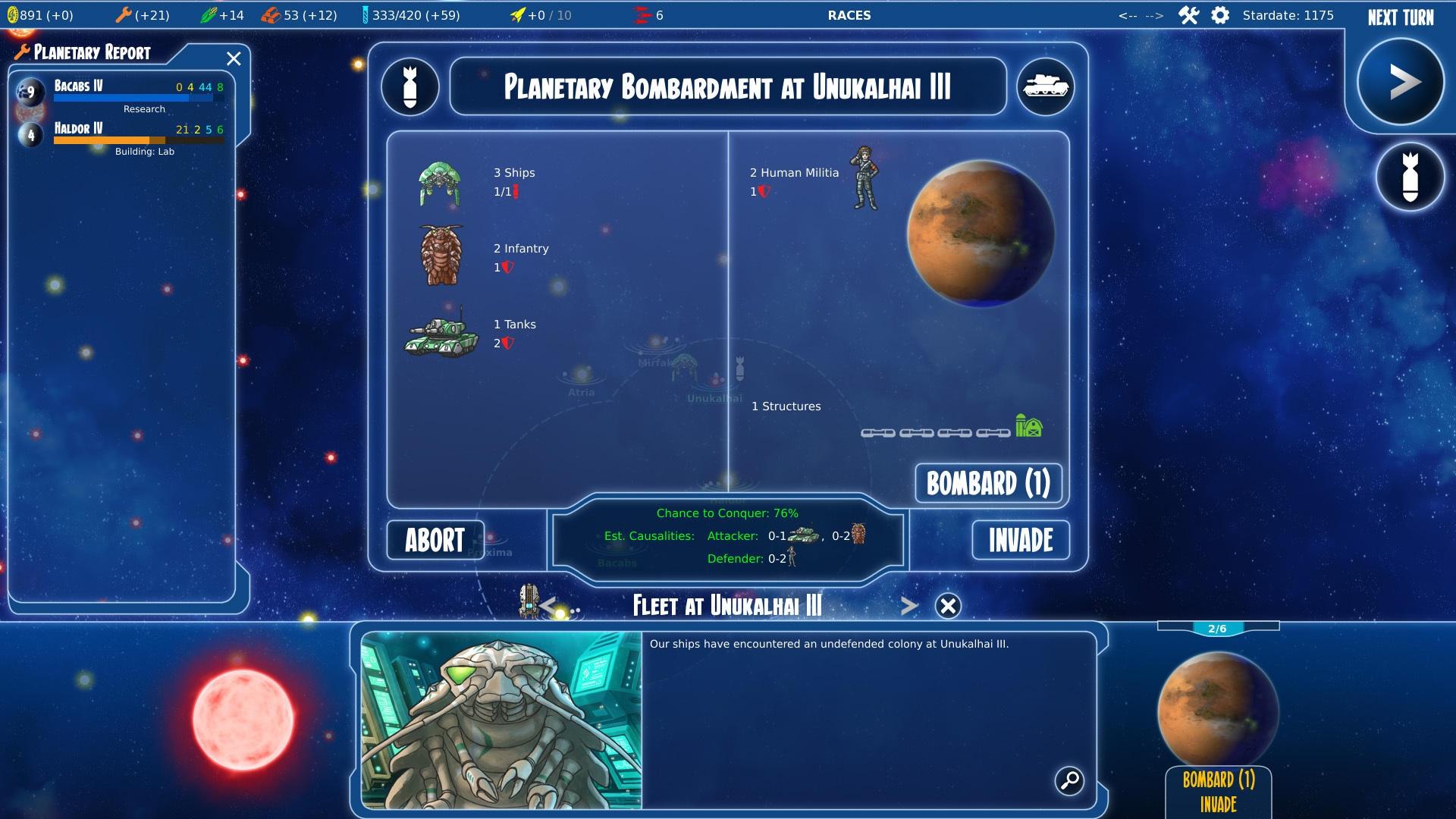Click the water droplet population icon in top bar
The height and width of the screenshot is (819, 1456).
[366, 13]
